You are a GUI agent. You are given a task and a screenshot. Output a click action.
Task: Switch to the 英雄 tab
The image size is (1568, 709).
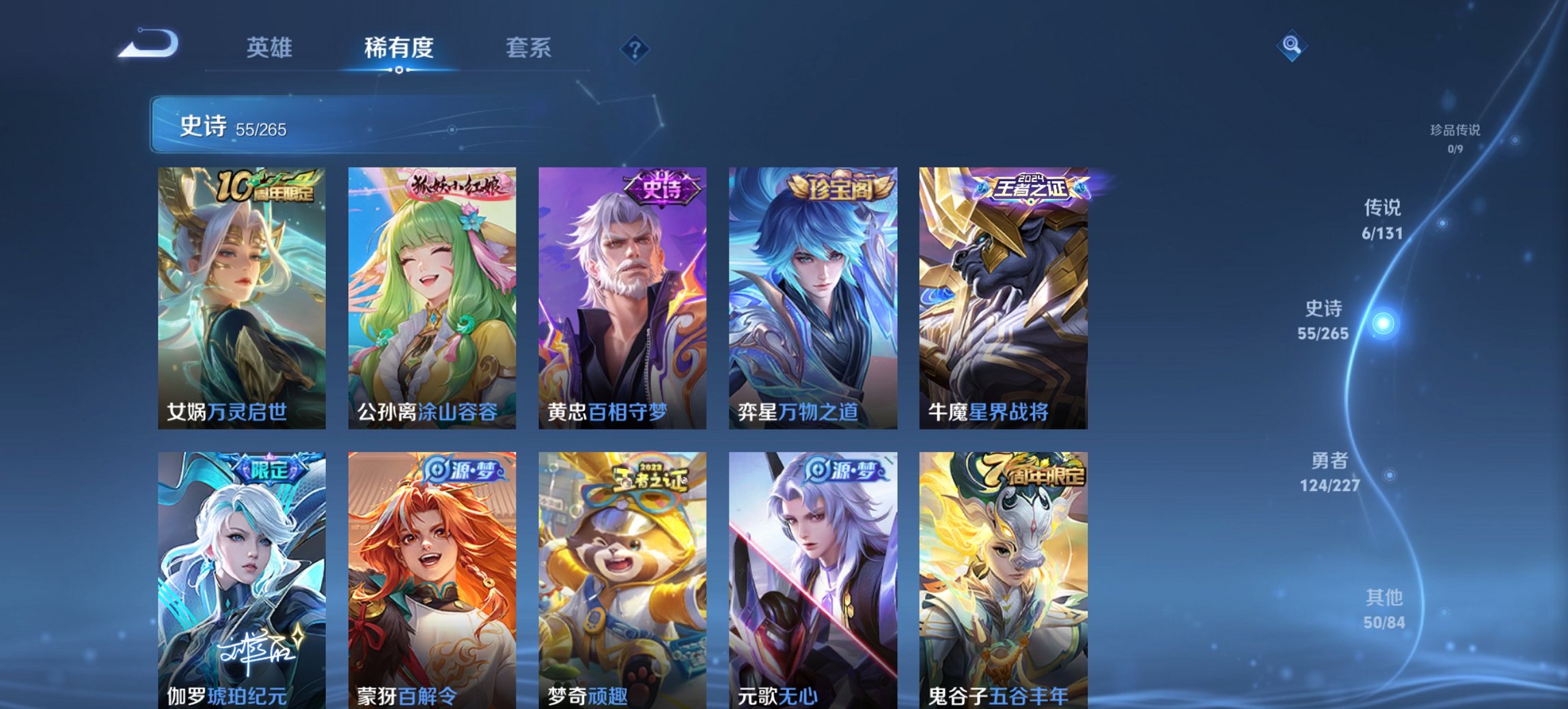(x=271, y=48)
